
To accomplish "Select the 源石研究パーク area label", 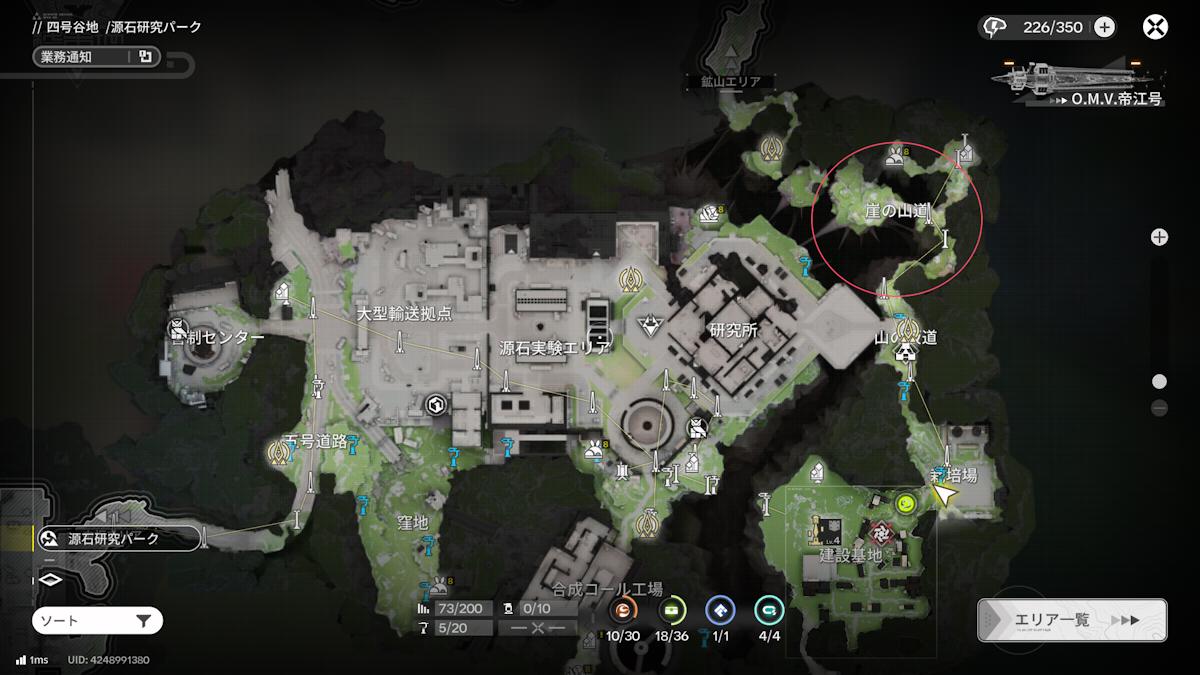I will 112,540.
